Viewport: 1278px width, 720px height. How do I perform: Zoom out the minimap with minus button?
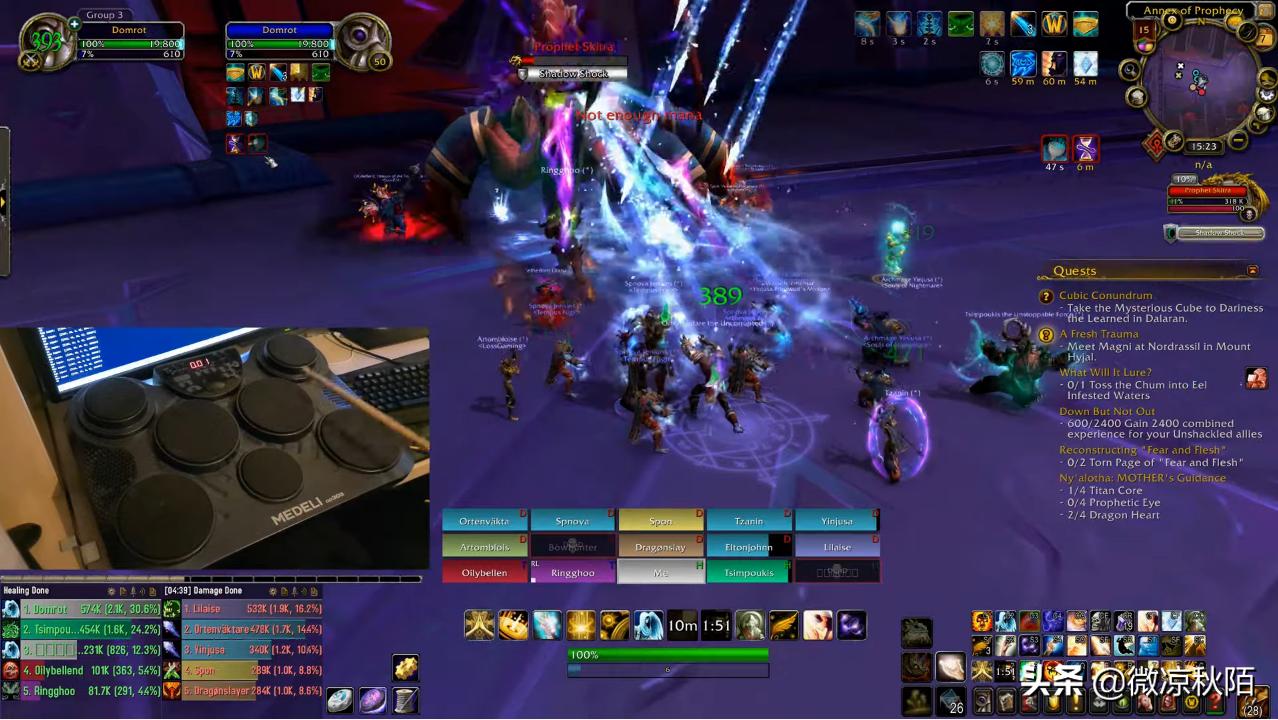[x=1238, y=139]
